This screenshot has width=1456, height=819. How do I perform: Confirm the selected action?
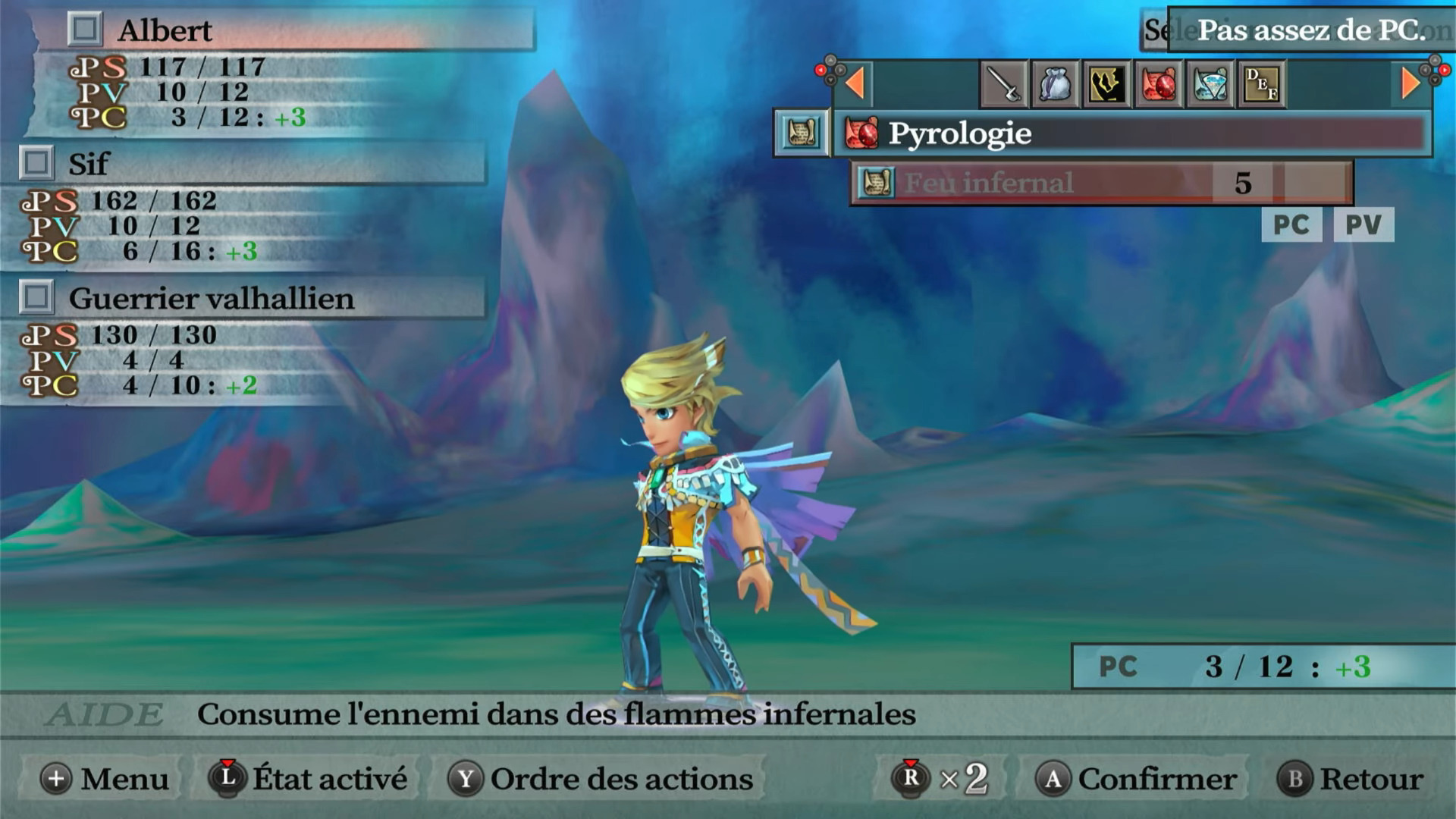[1137, 779]
